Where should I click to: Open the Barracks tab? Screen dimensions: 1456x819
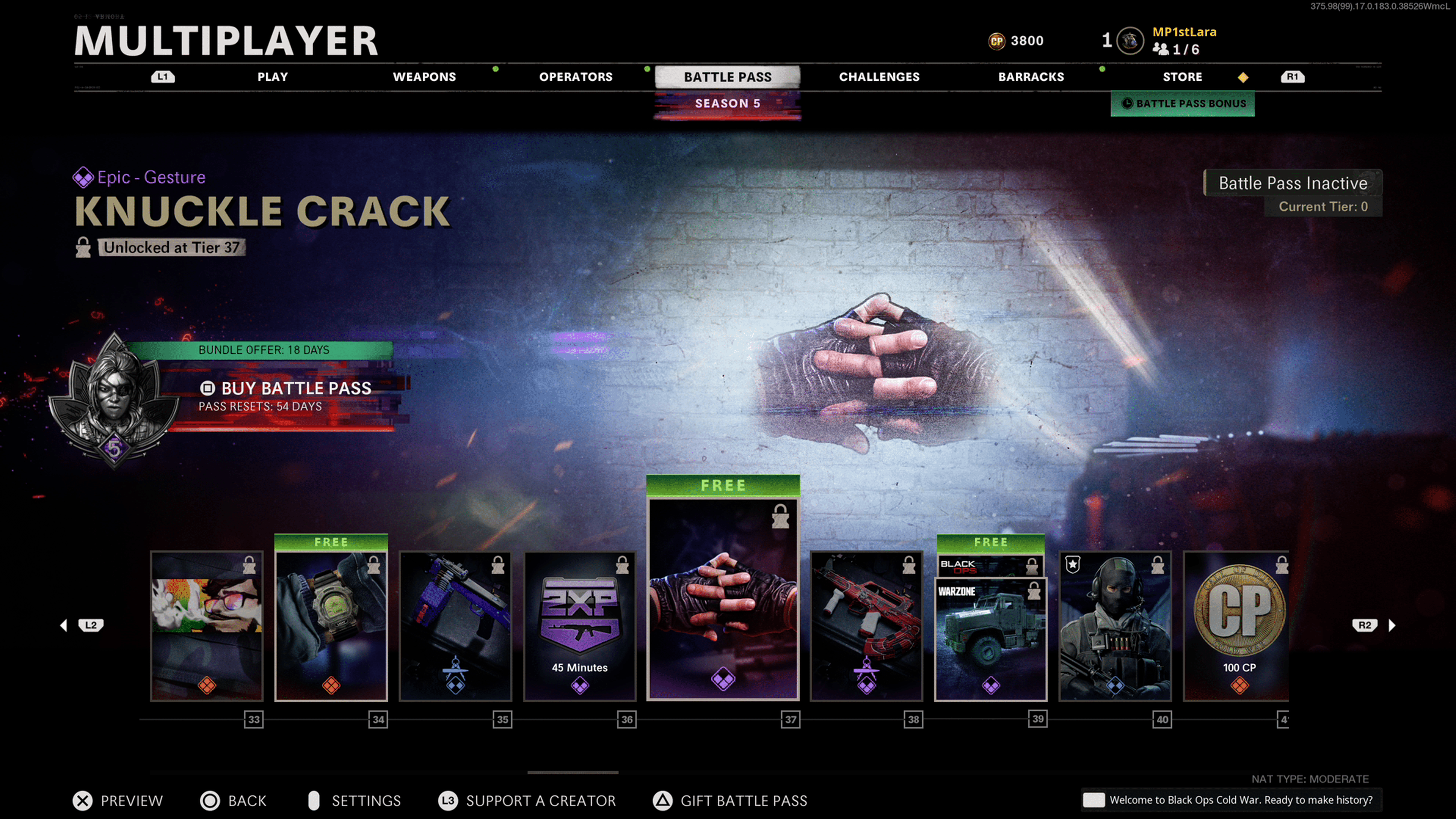tap(1031, 77)
